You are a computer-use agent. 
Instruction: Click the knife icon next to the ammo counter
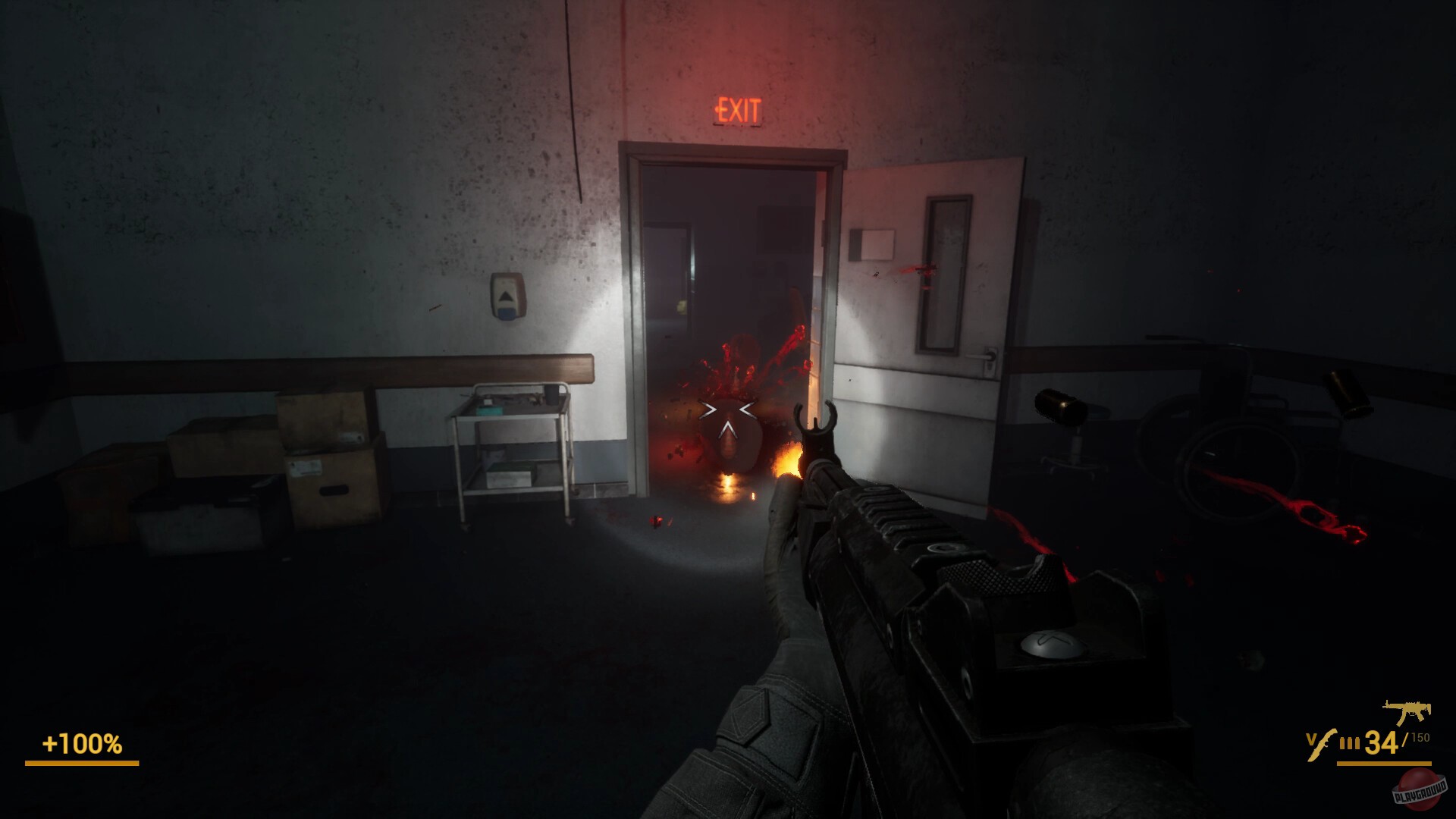[x=1321, y=745]
